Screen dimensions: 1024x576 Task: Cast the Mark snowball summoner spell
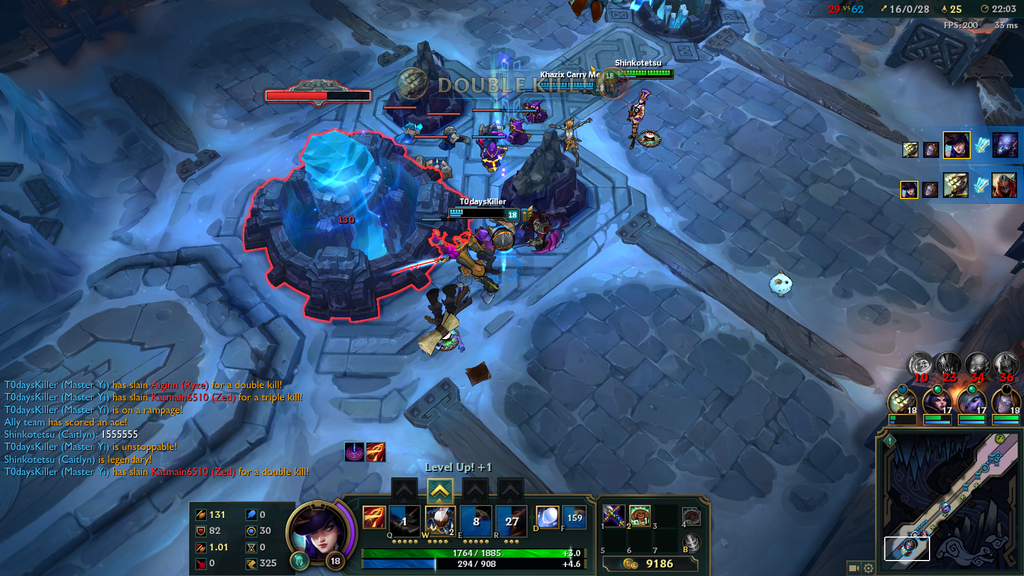pyautogui.click(x=548, y=518)
